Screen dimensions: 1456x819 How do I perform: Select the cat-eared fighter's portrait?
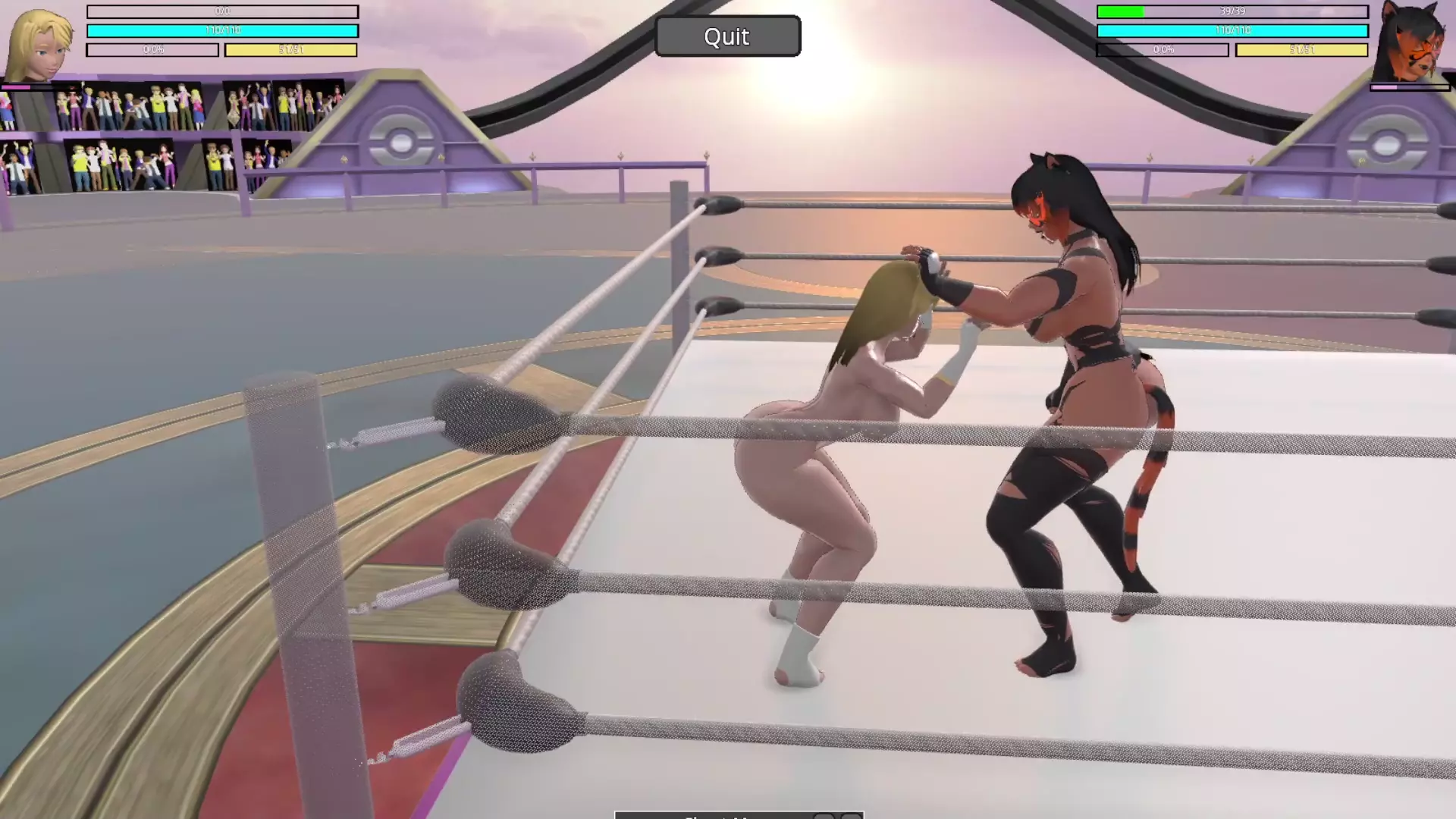click(1410, 42)
